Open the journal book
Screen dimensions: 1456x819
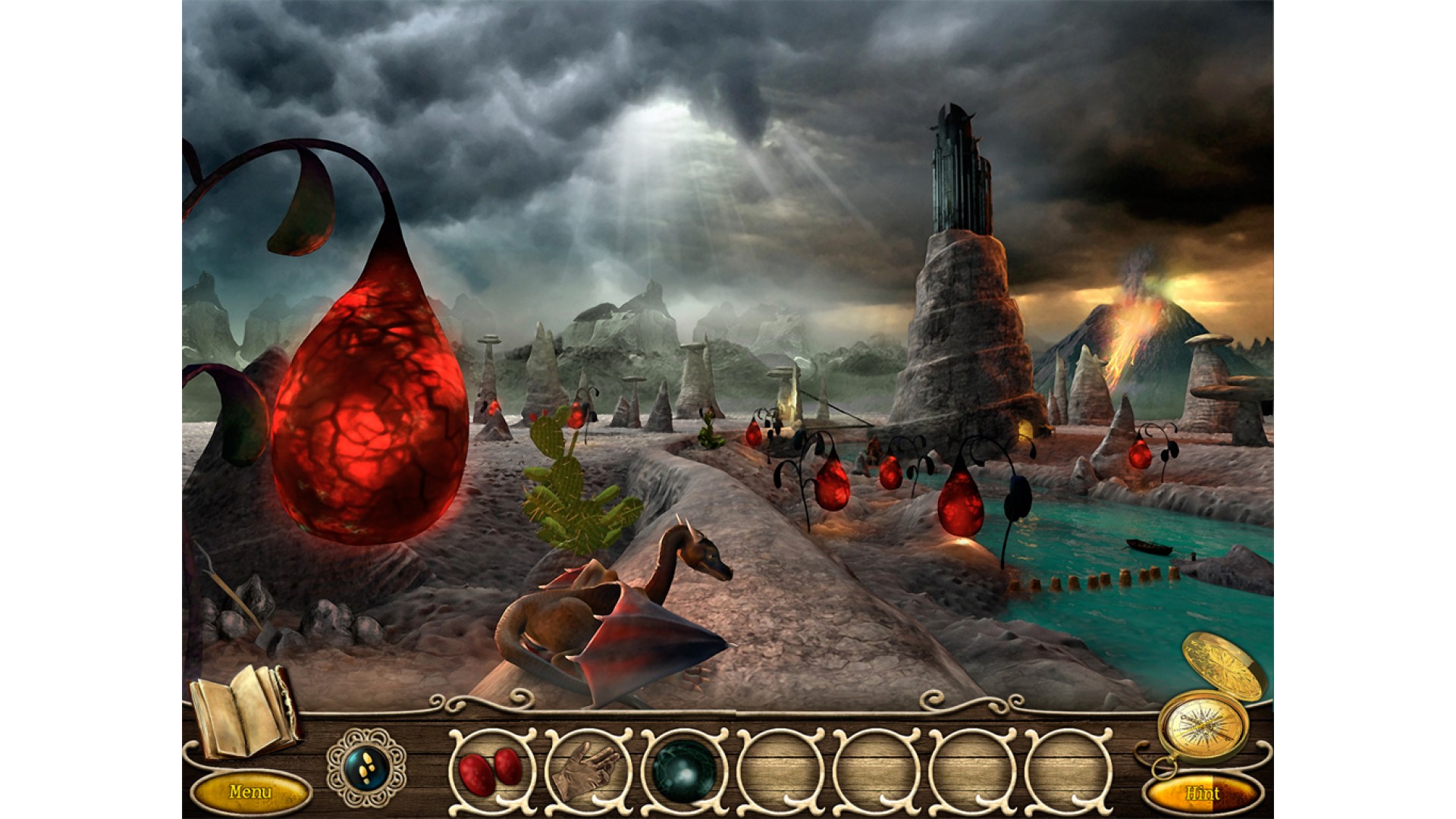click(243, 711)
